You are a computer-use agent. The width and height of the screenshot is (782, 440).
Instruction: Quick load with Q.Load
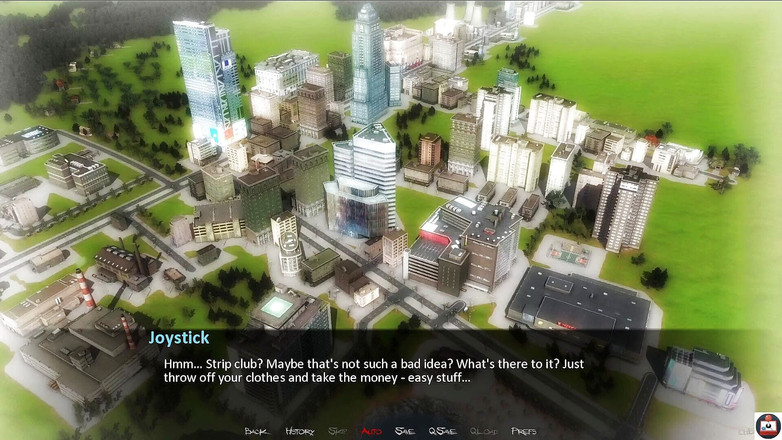(x=483, y=431)
